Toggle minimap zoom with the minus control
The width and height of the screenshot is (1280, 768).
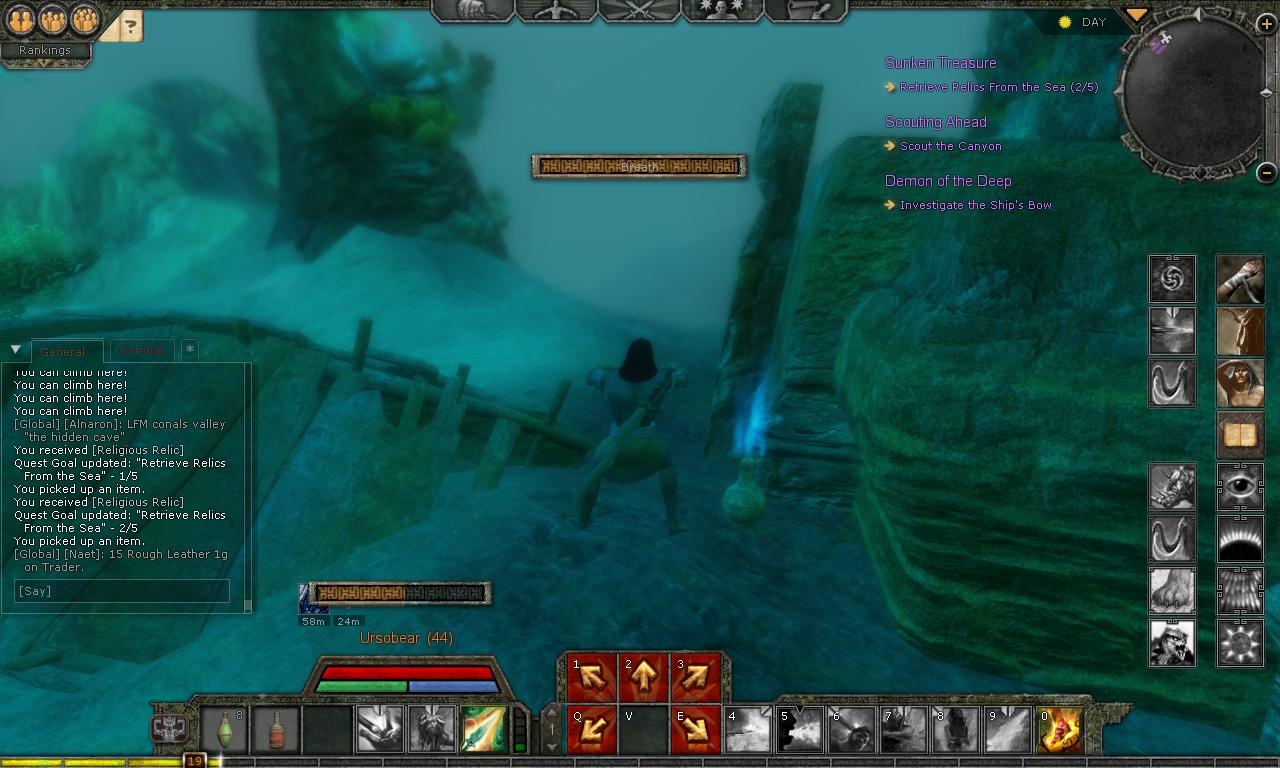1268,170
